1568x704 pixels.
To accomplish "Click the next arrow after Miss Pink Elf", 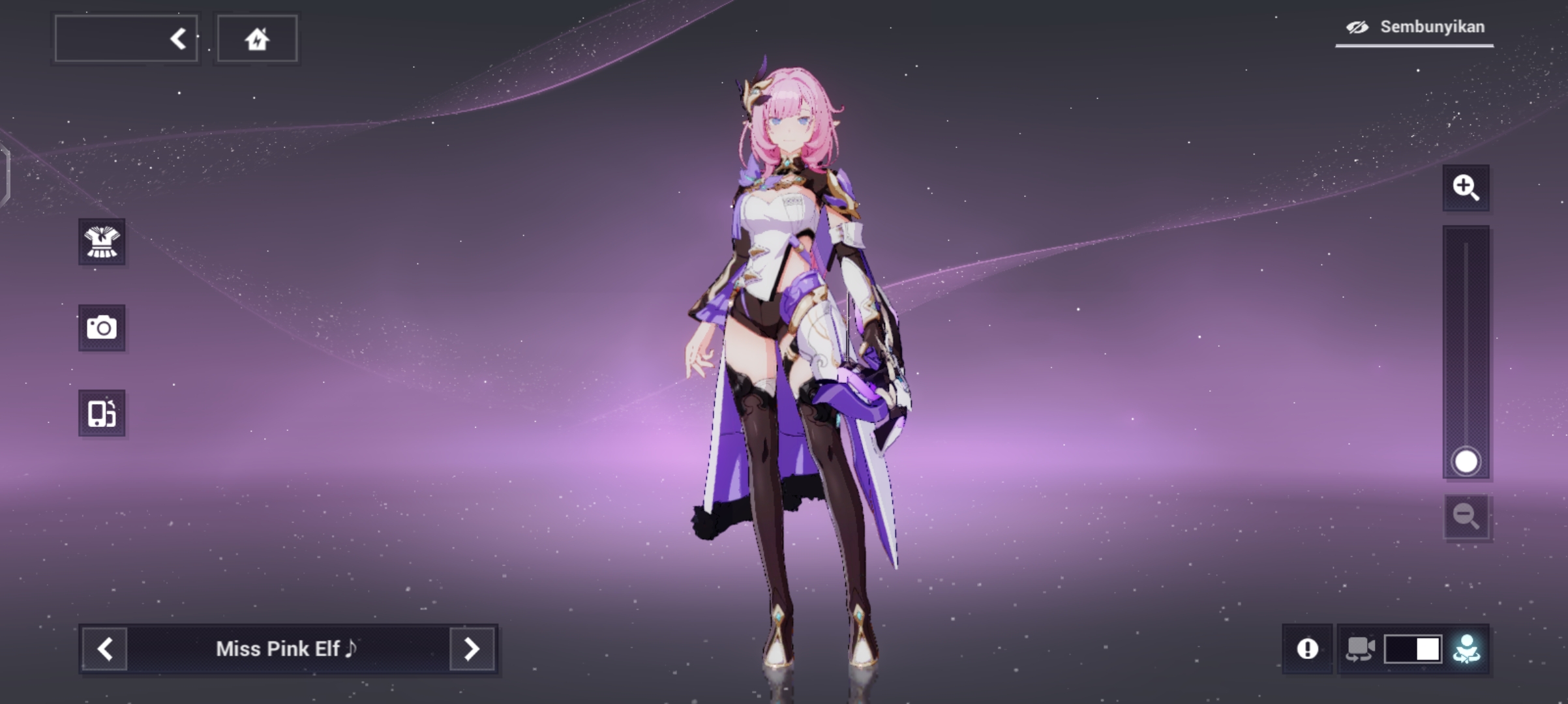I will coord(472,649).
